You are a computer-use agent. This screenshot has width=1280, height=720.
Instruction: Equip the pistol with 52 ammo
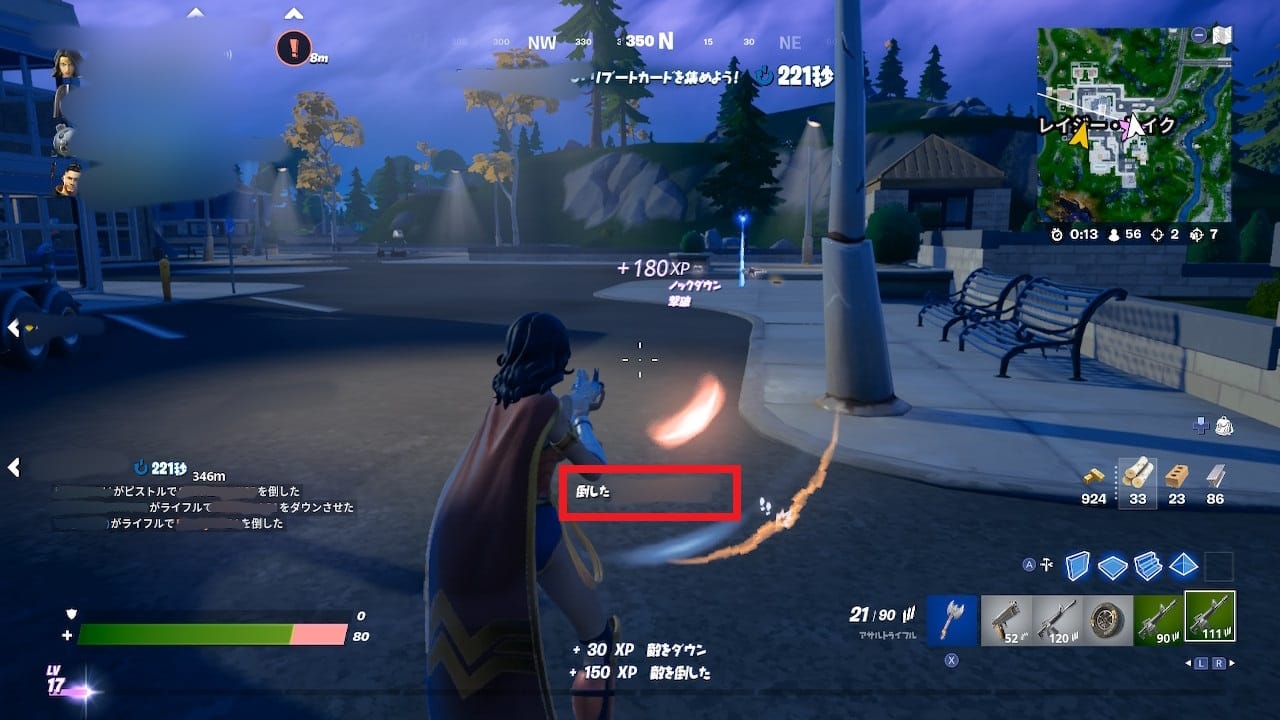[x=1005, y=619]
